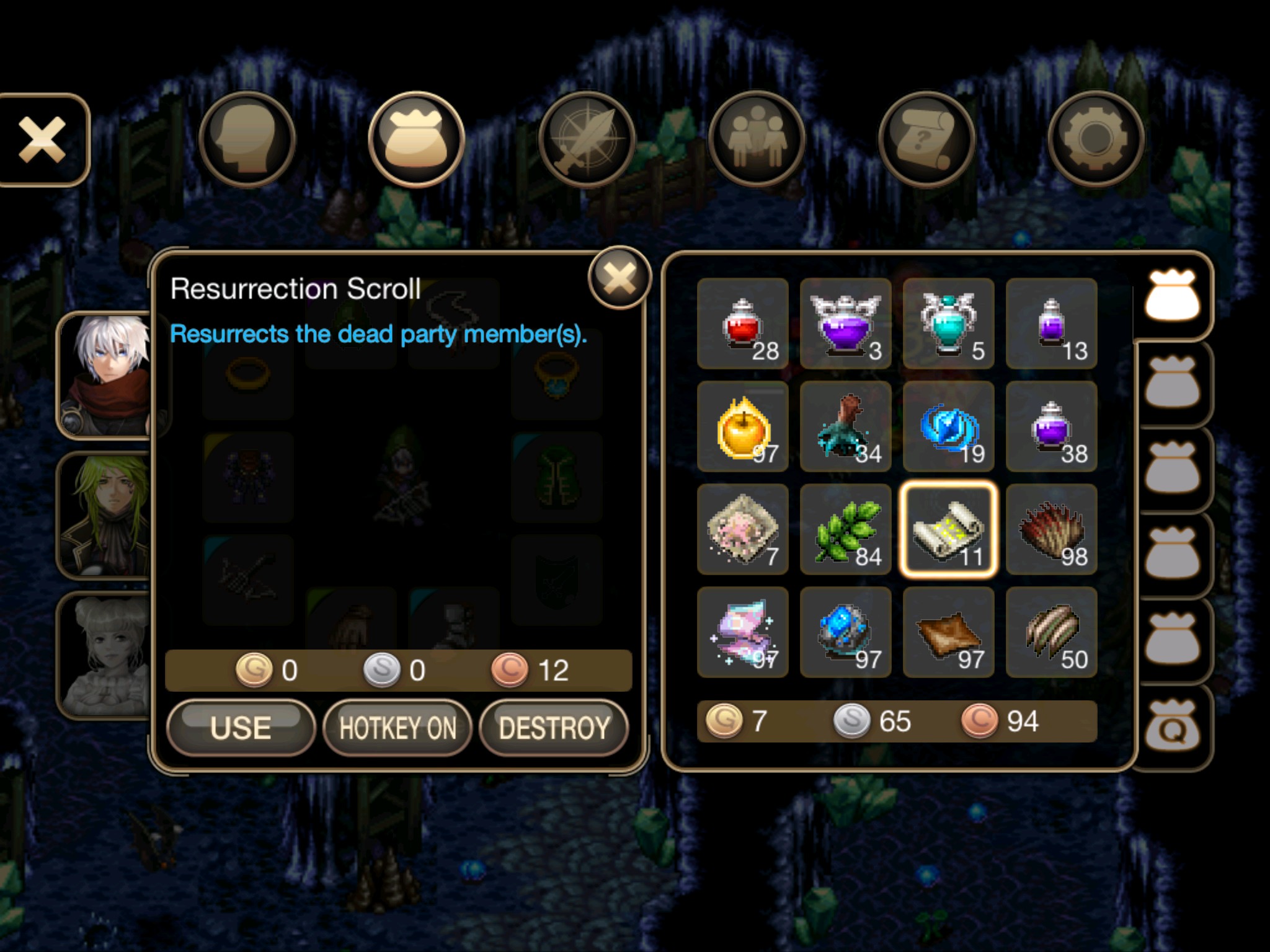Select the greyed-out girl portrait
This screenshot has height=952, width=1270.
coord(105,655)
